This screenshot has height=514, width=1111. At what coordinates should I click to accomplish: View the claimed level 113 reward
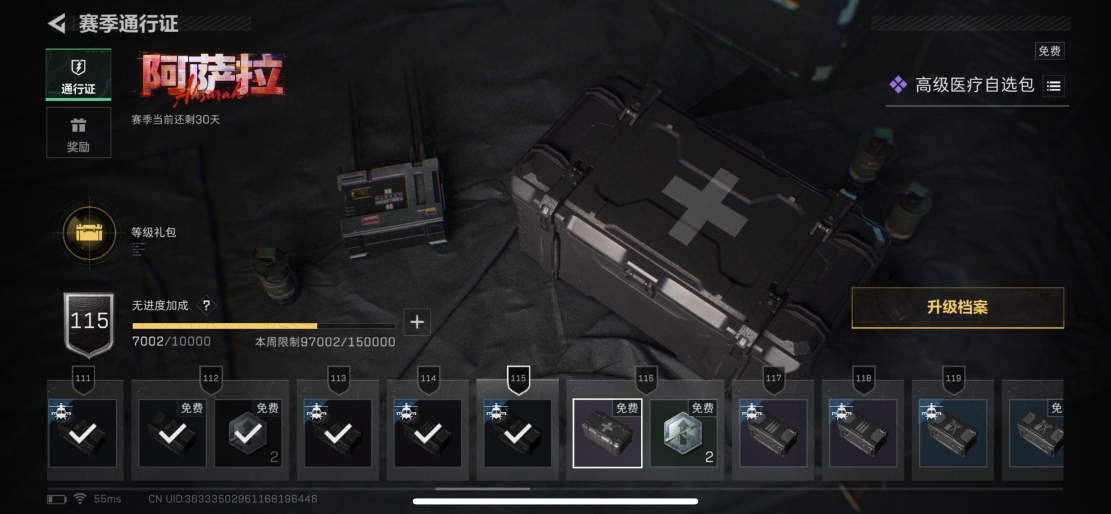[338, 434]
